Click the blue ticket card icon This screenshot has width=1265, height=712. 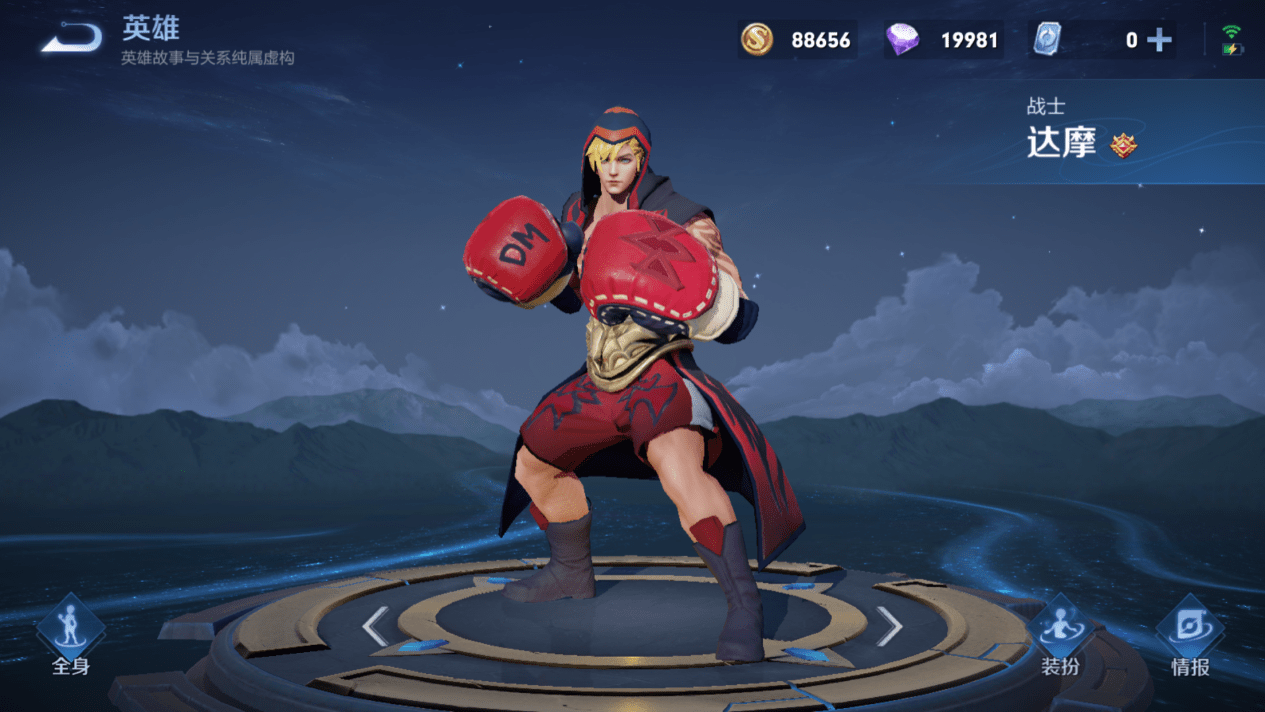(1047, 40)
